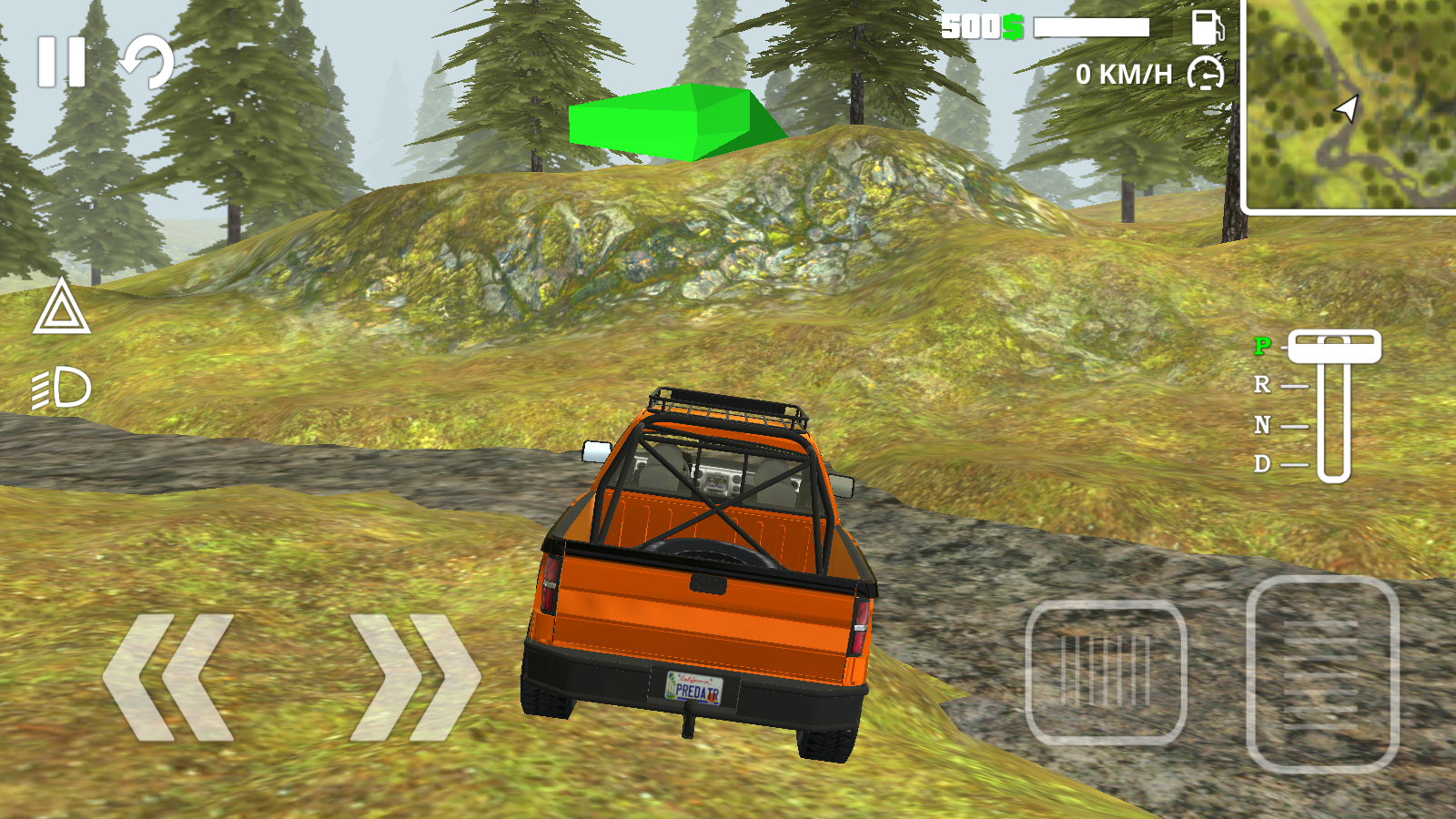Shift into Neutral gear N
Screen dimensions: 1456x819
[x=1262, y=425]
